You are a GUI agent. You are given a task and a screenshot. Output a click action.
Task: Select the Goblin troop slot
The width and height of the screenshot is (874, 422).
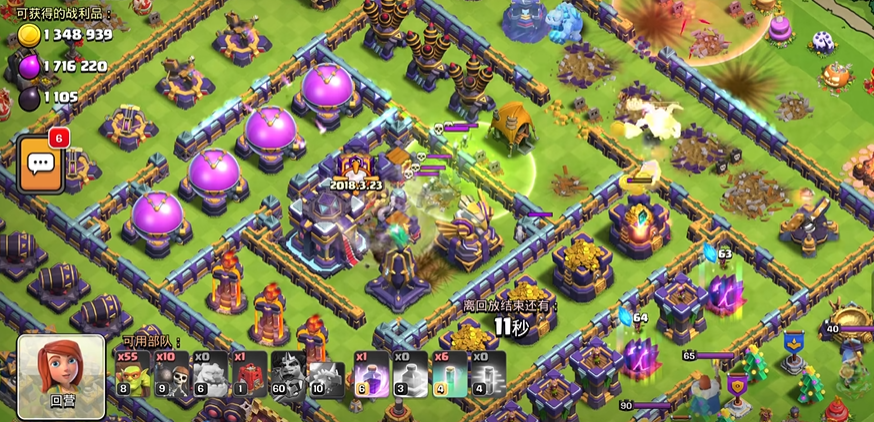tap(131, 374)
